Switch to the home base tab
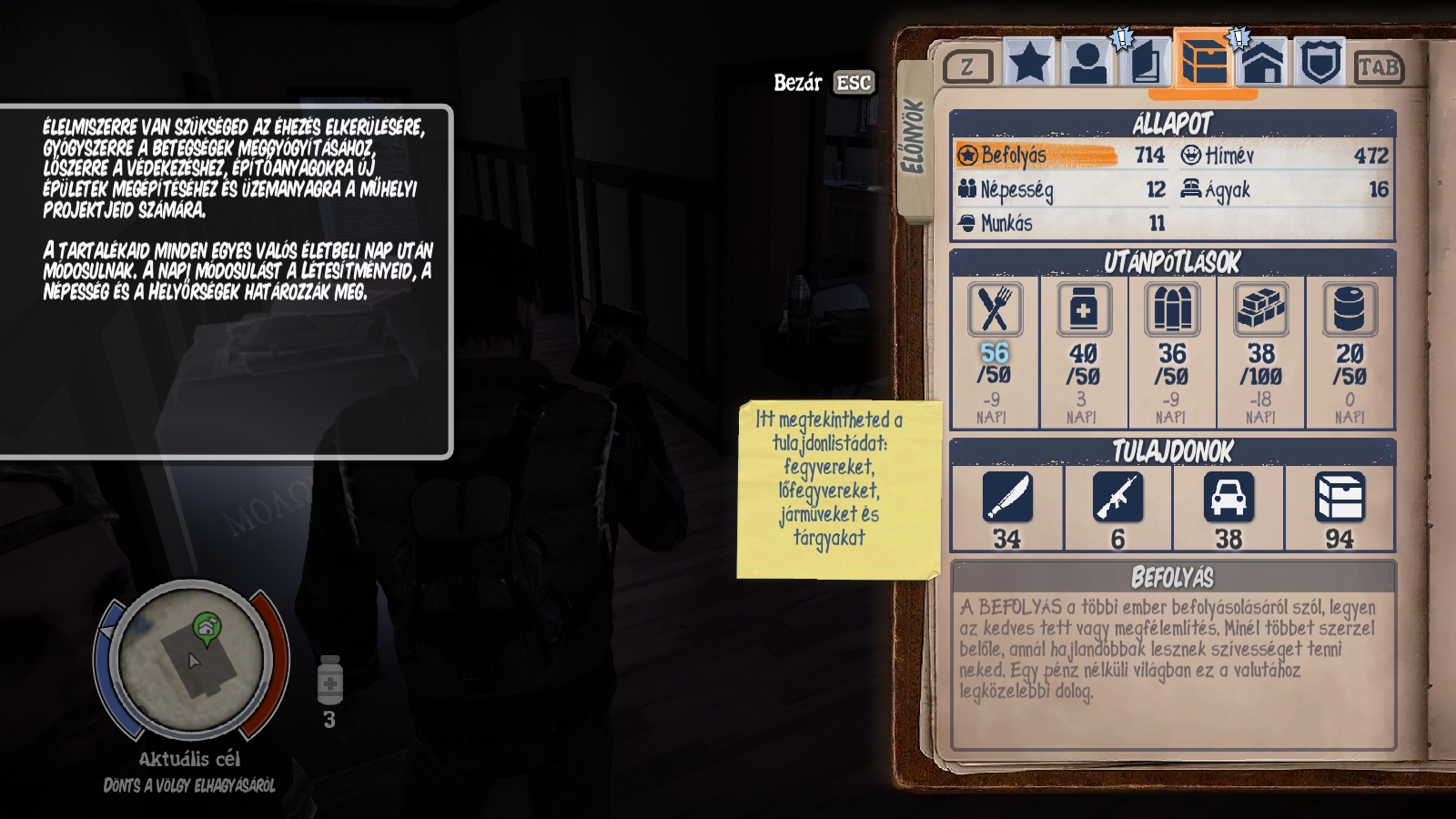Screen dimensions: 1456x819 (x=1263, y=63)
